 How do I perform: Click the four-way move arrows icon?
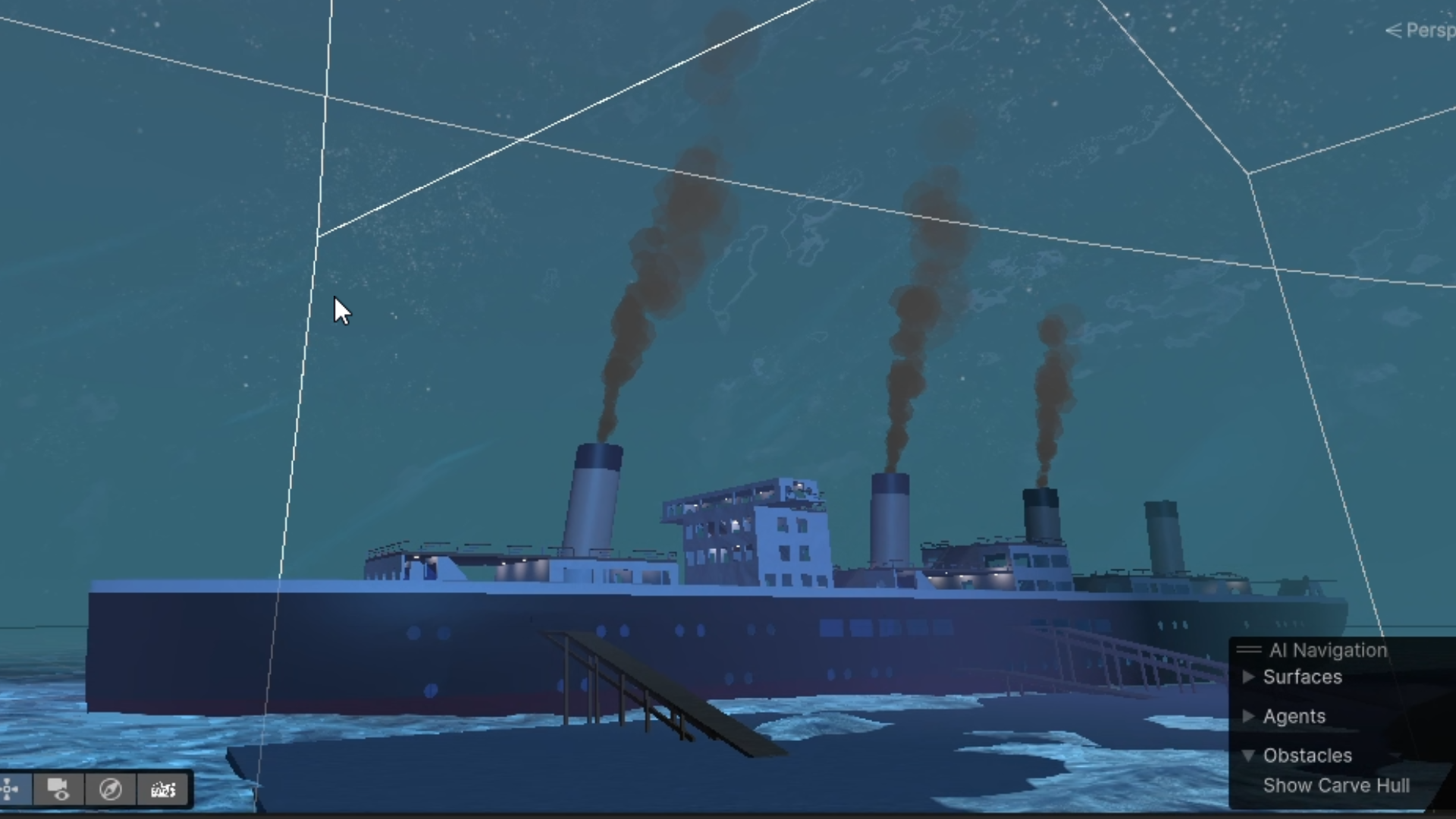[x=11, y=789]
